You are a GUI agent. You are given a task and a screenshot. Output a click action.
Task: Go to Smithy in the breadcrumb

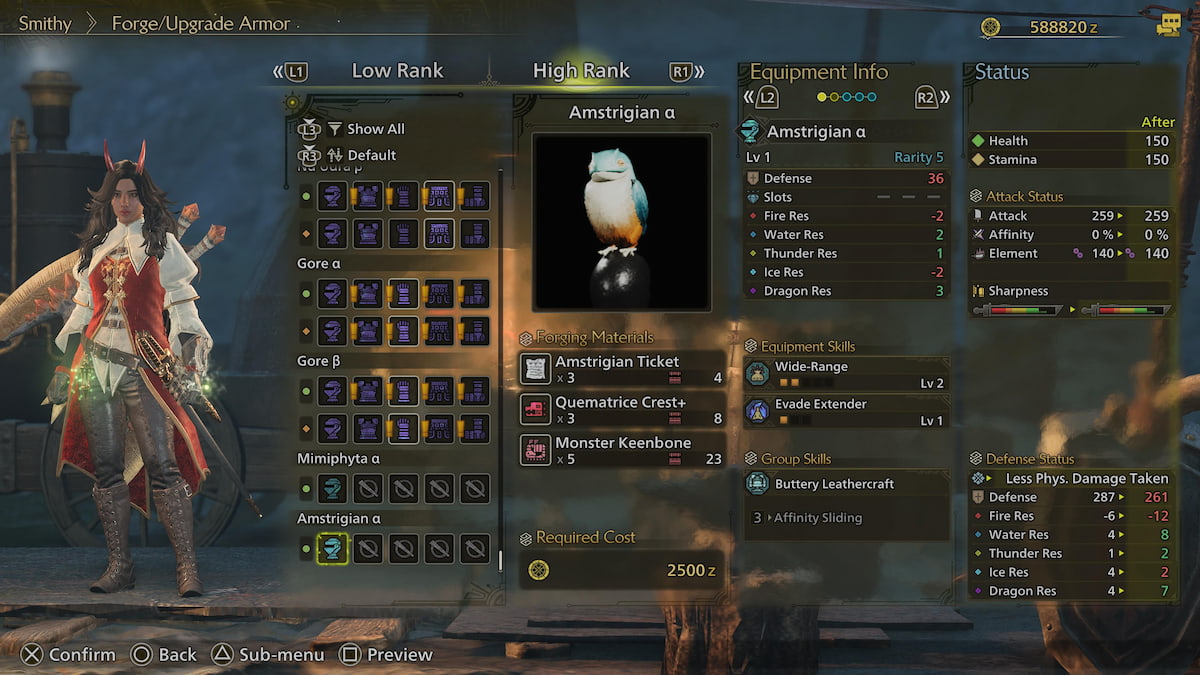[45, 23]
